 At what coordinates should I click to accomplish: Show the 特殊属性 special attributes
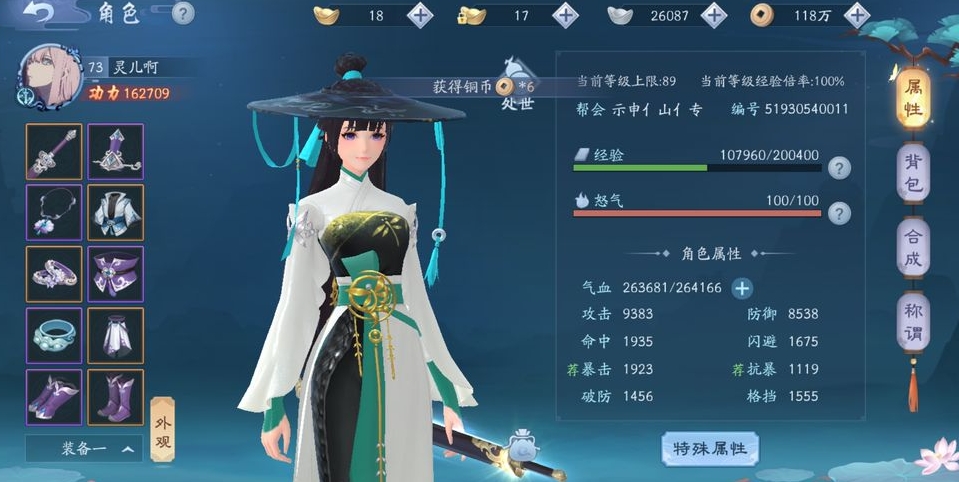pos(710,449)
